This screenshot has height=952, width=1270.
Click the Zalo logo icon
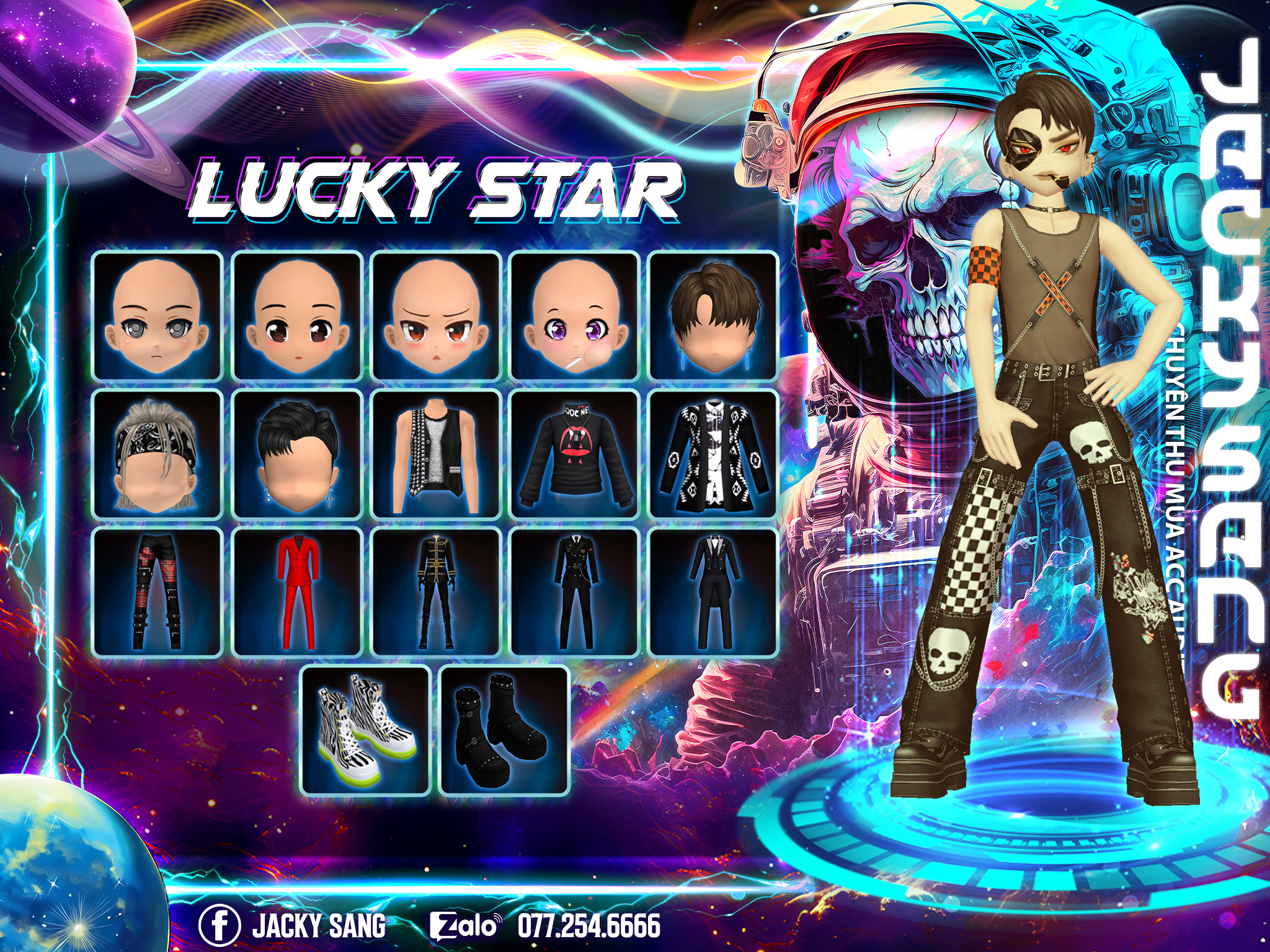465,925
